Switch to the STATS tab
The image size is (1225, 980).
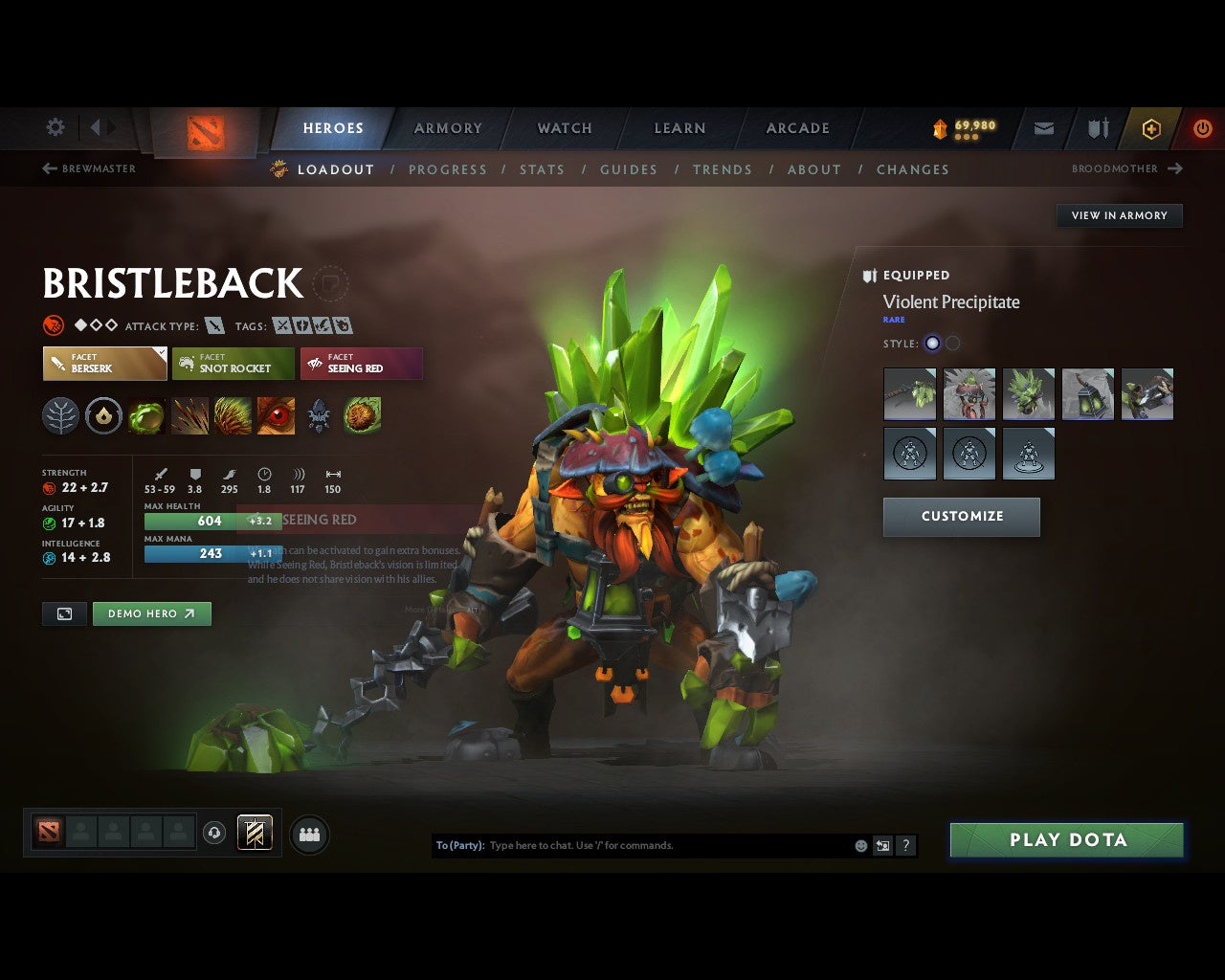pyautogui.click(x=542, y=169)
